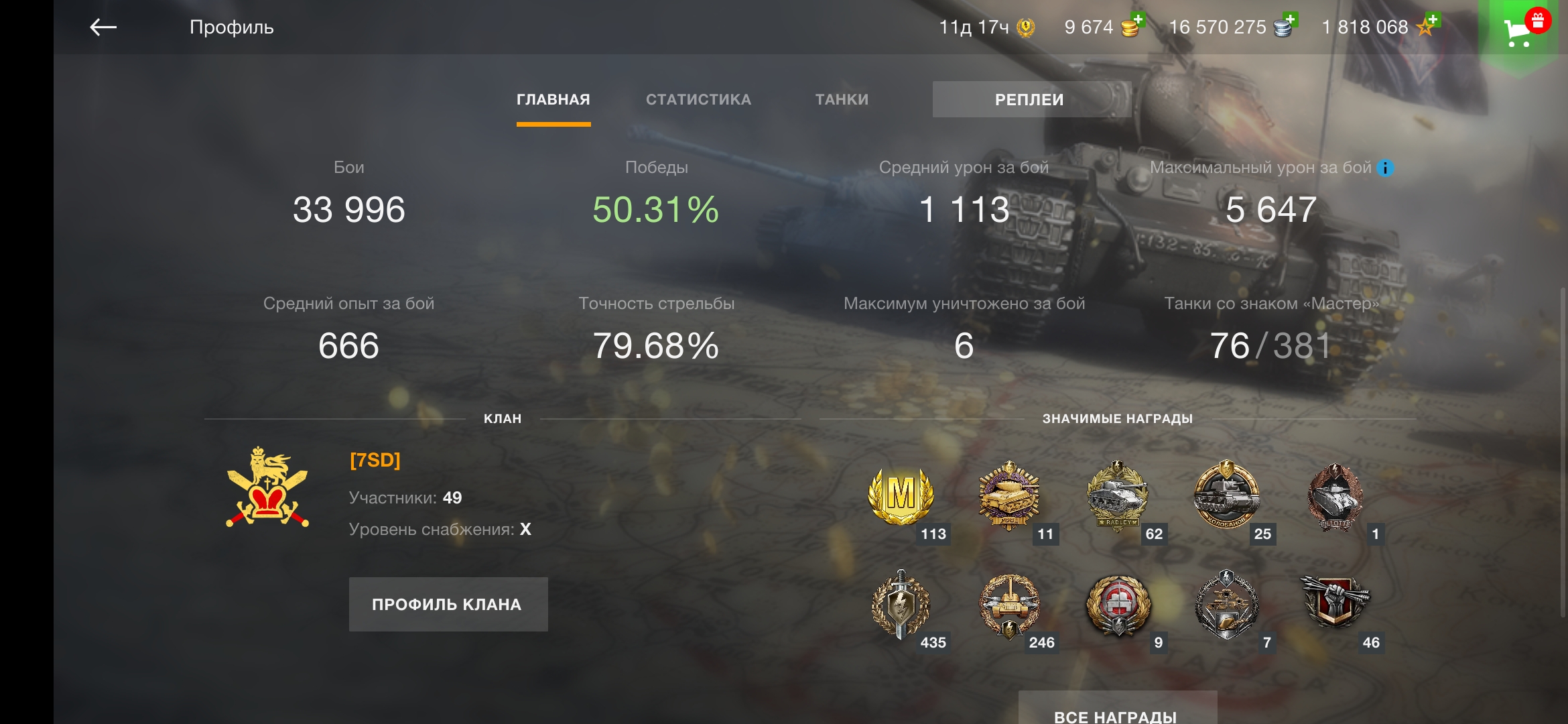Screen dimensions: 1568x724
Task: Switch to the Статистика tab
Action: [698, 100]
